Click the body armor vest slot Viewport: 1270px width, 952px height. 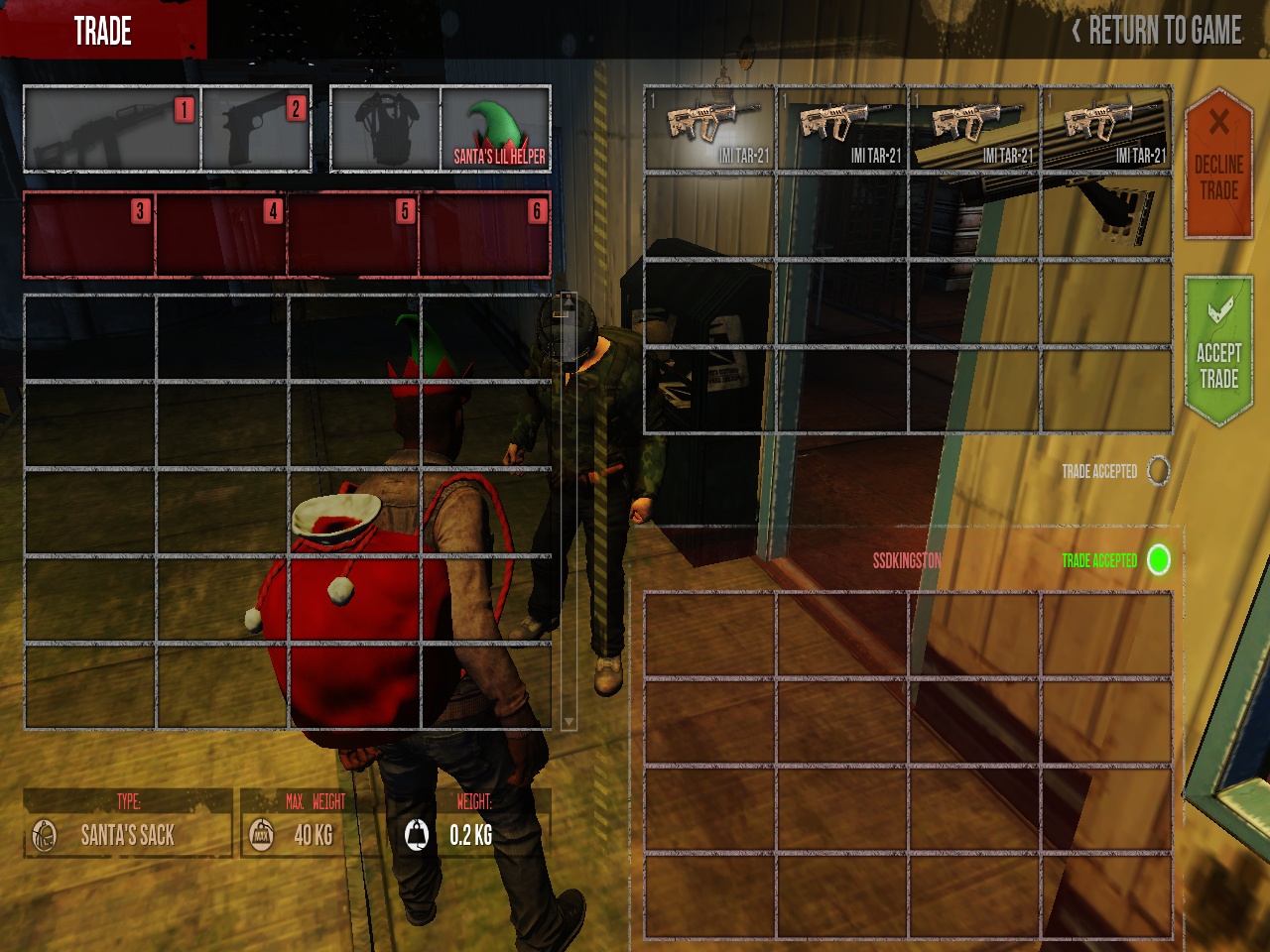pyautogui.click(x=385, y=130)
